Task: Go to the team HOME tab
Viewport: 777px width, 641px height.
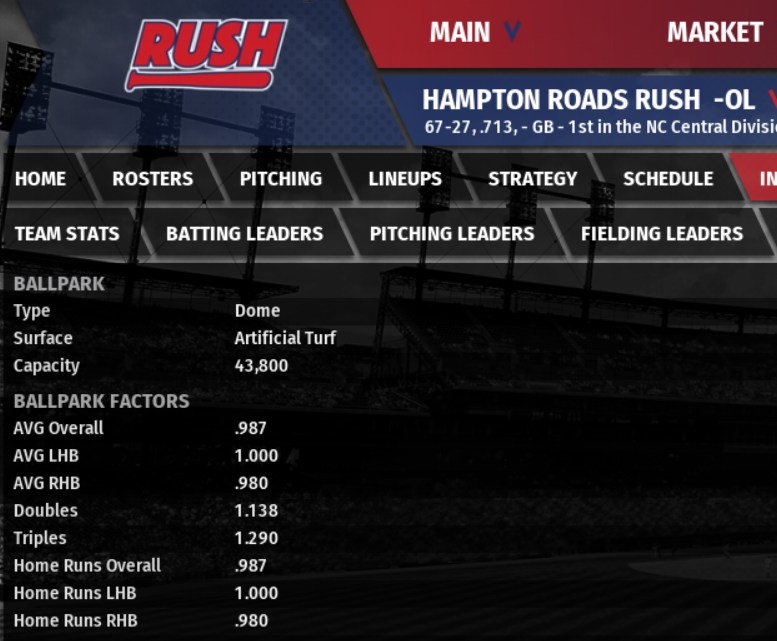Action: (x=41, y=179)
